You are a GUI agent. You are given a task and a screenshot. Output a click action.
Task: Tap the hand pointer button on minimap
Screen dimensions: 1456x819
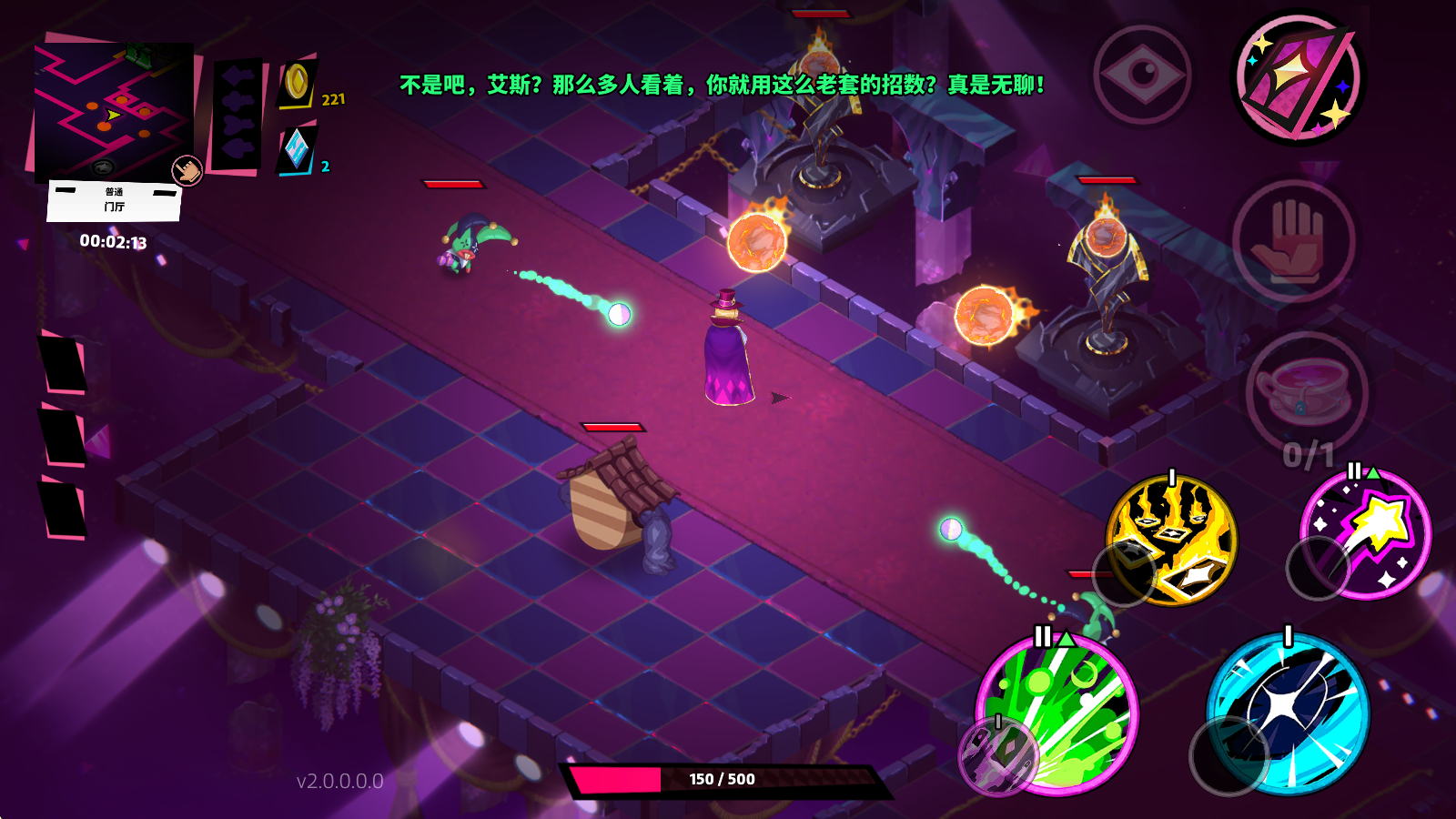click(x=187, y=169)
